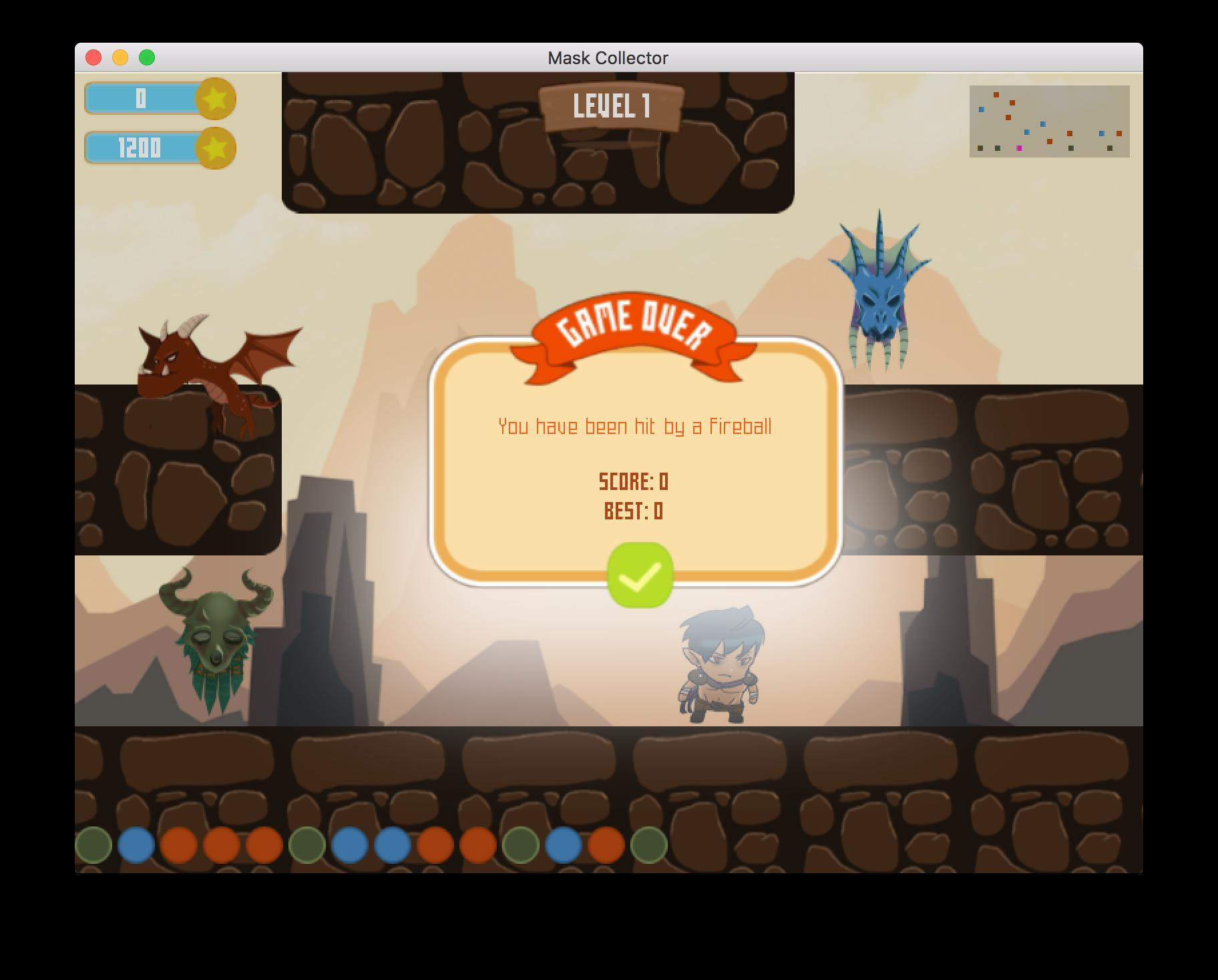Viewport: 1218px width, 980px height.
Task: Toggle the first blue dot indicator
Action: (x=136, y=845)
